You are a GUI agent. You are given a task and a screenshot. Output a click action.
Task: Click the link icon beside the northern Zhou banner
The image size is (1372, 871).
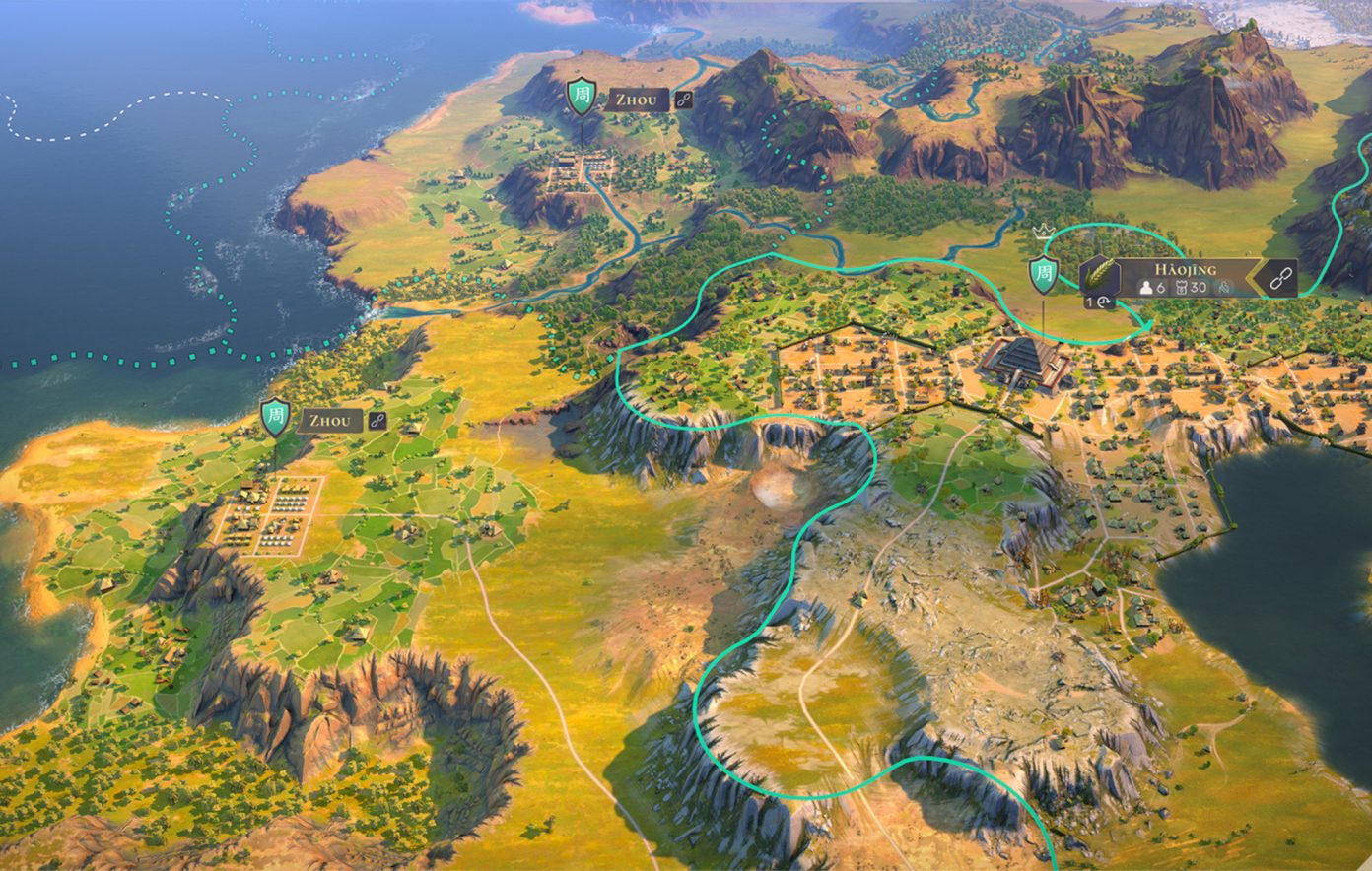684,99
